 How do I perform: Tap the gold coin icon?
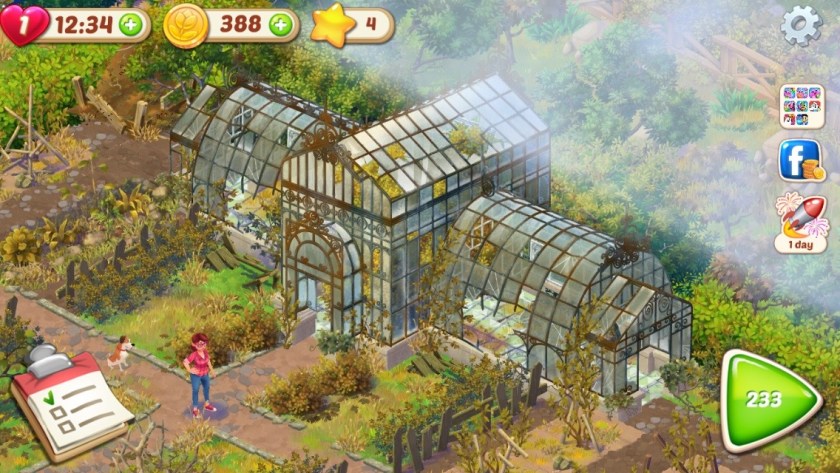click(x=185, y=25)
